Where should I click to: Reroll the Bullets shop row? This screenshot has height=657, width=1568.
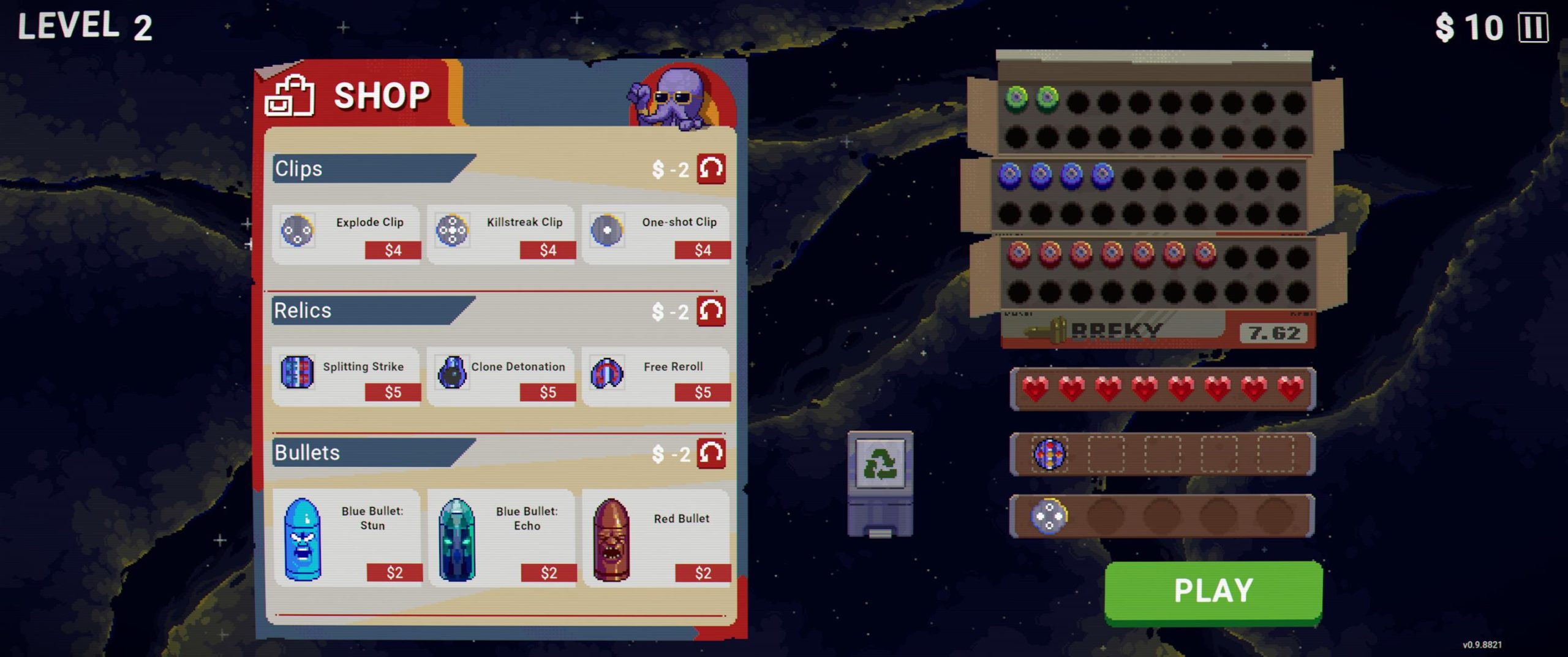coord(711,454)
